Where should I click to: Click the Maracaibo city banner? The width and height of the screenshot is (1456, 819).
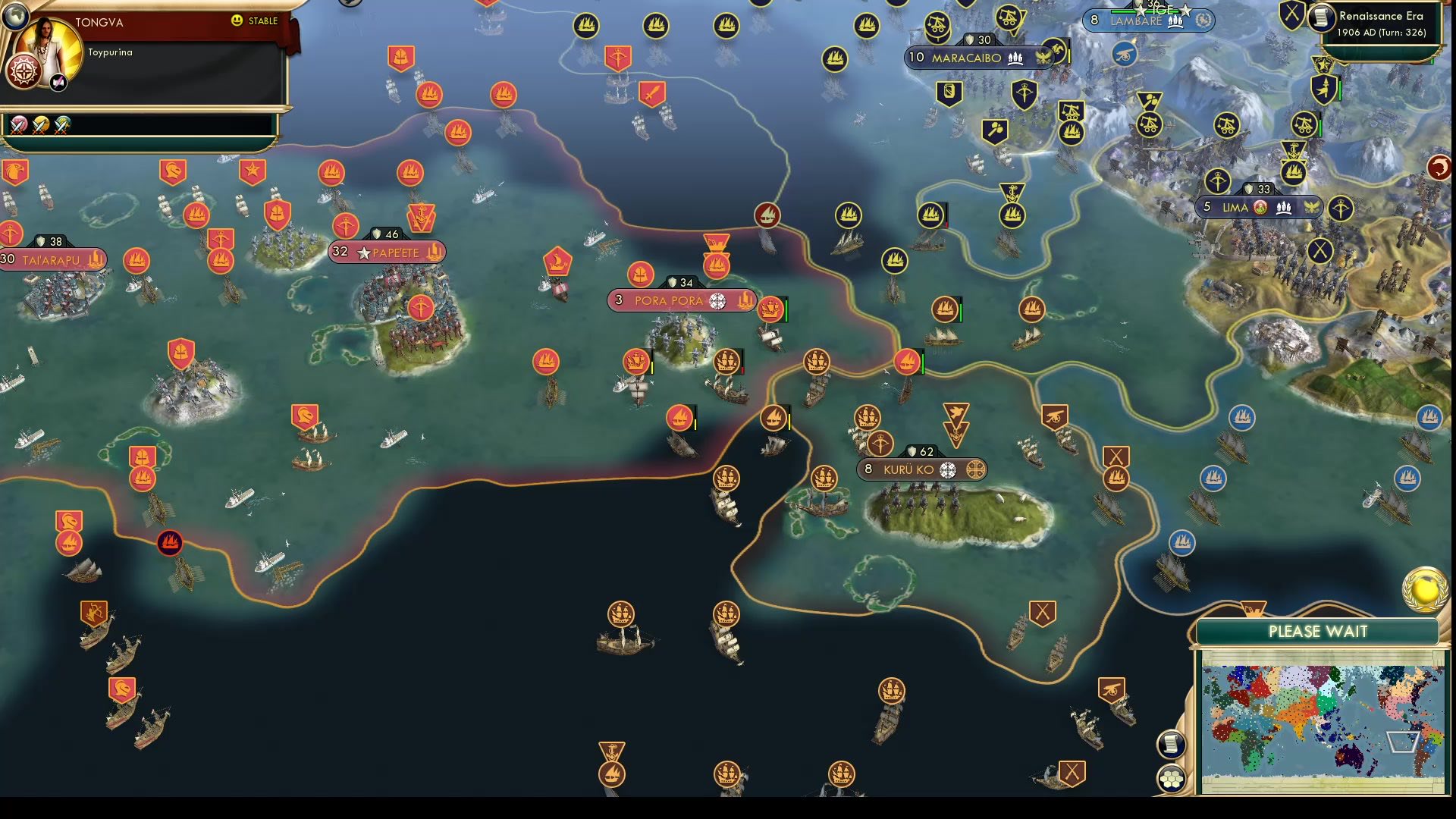coord(977,56)
